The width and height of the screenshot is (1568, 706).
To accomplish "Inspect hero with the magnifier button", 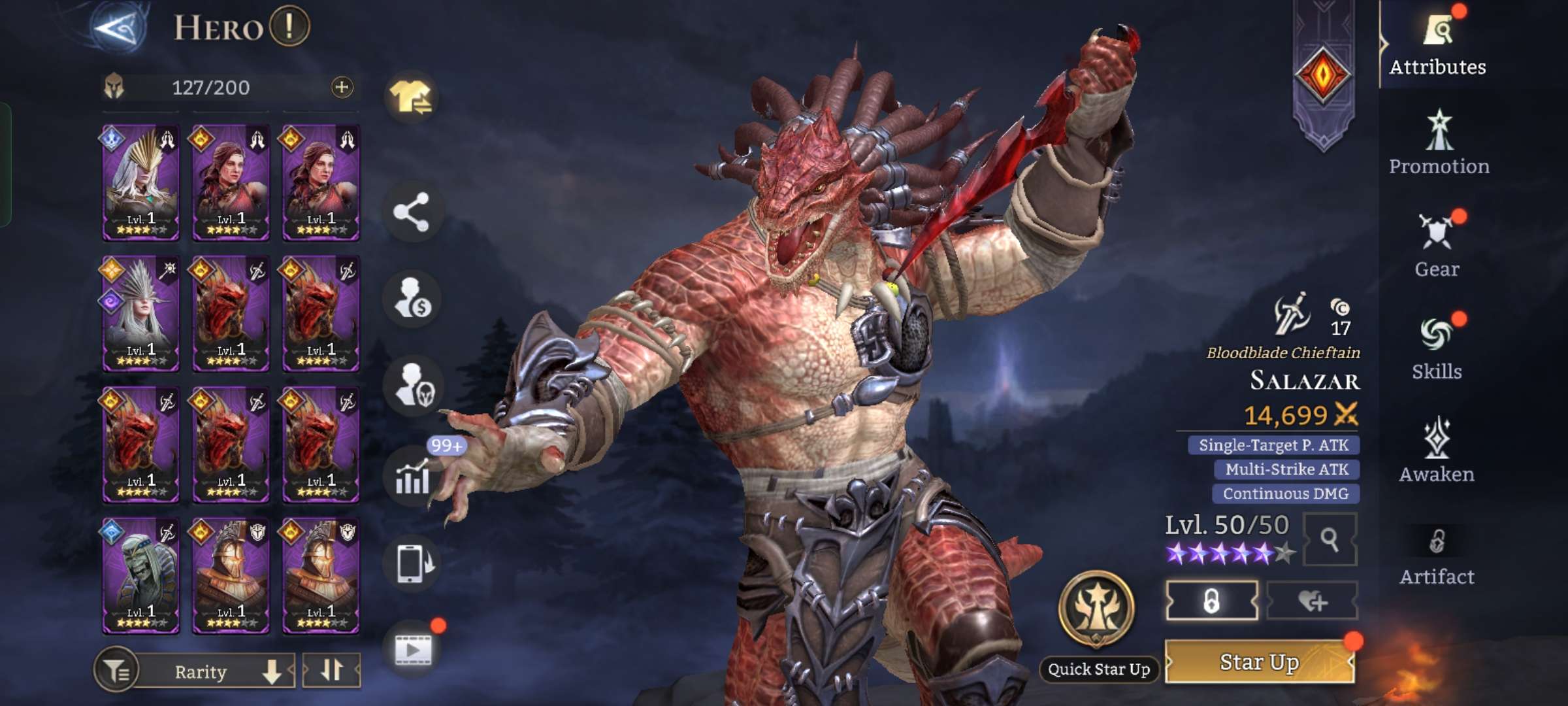I will point(1330,539).
